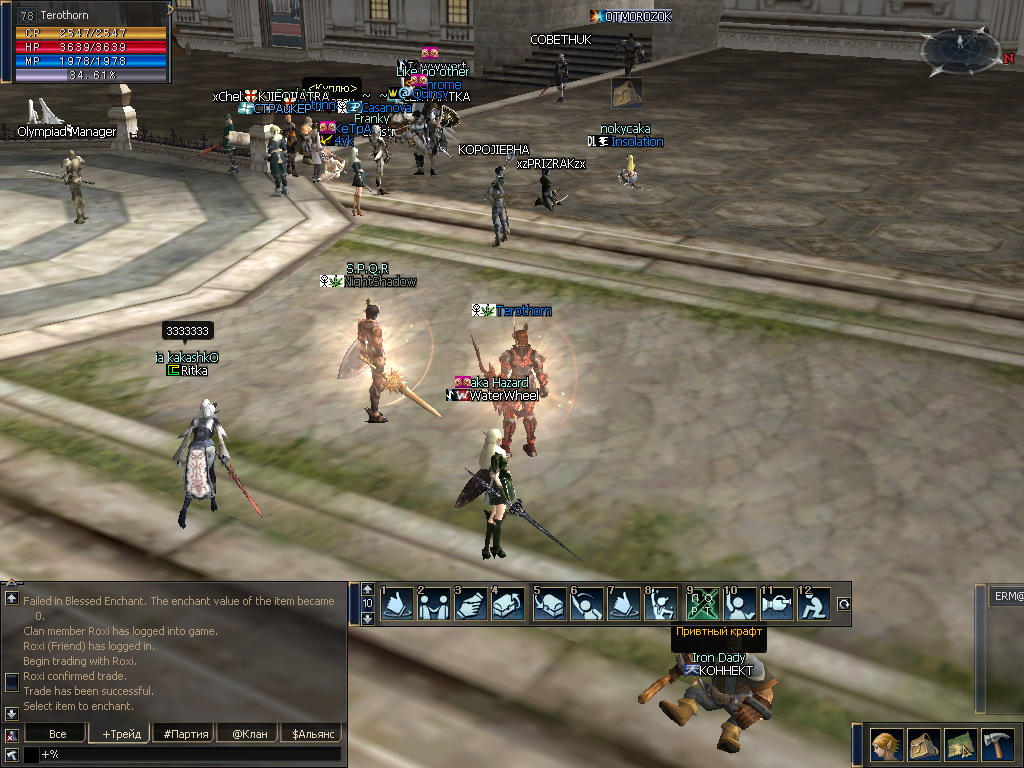Show the @Клан chat tab

pos(249,734)
